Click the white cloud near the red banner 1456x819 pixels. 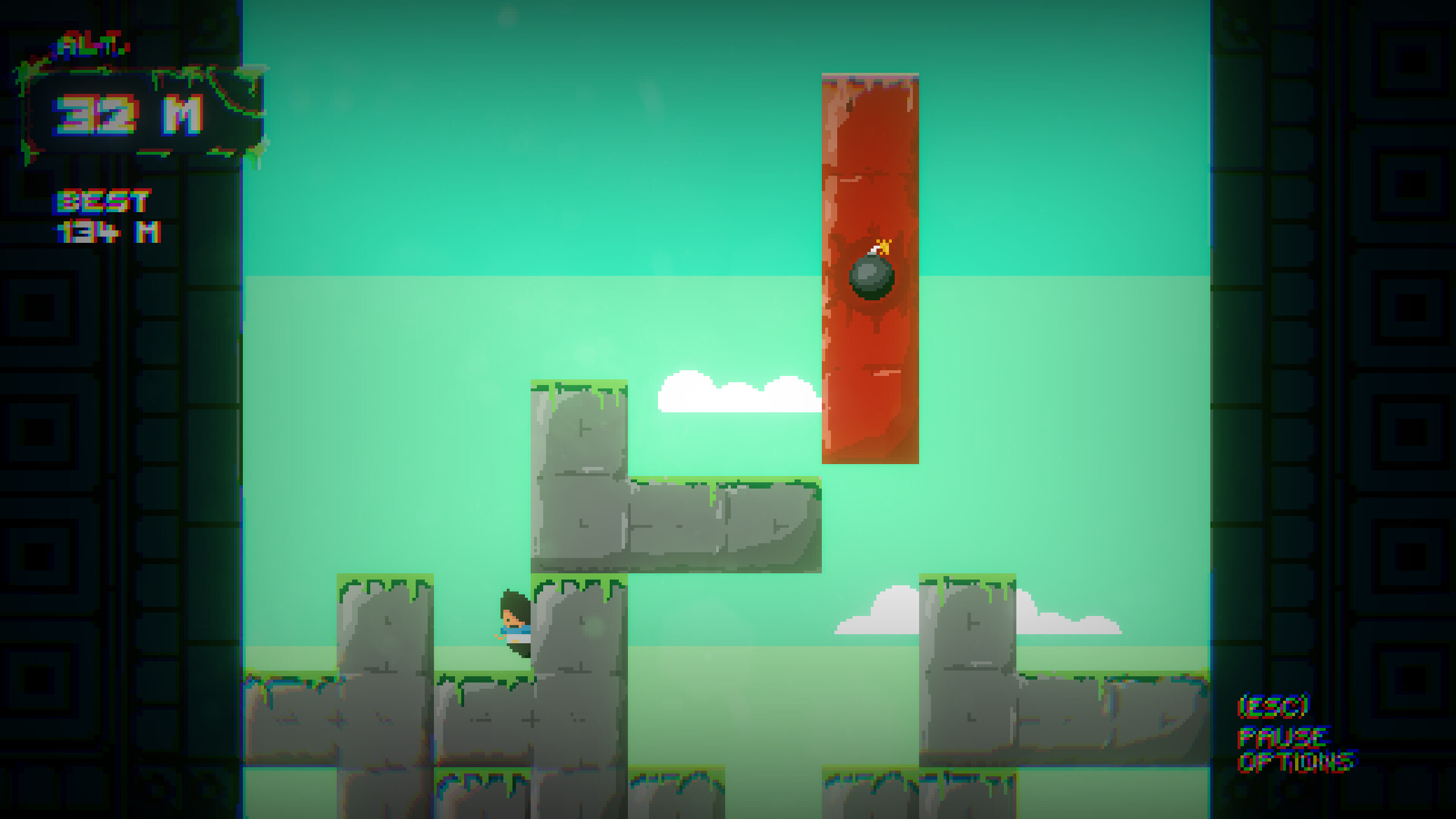[x=734, y=392]
